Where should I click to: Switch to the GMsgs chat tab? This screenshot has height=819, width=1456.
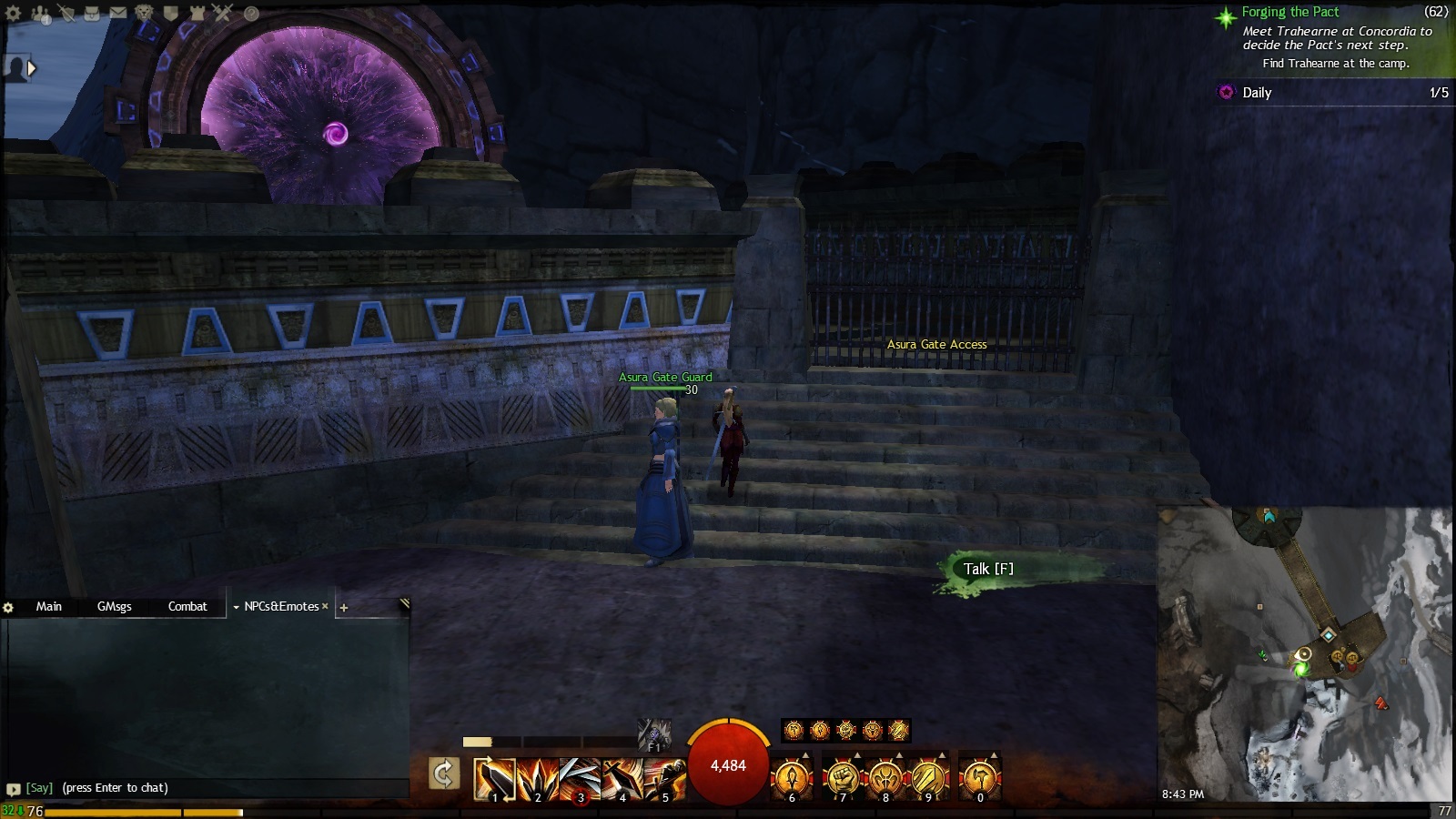point(115,606)
